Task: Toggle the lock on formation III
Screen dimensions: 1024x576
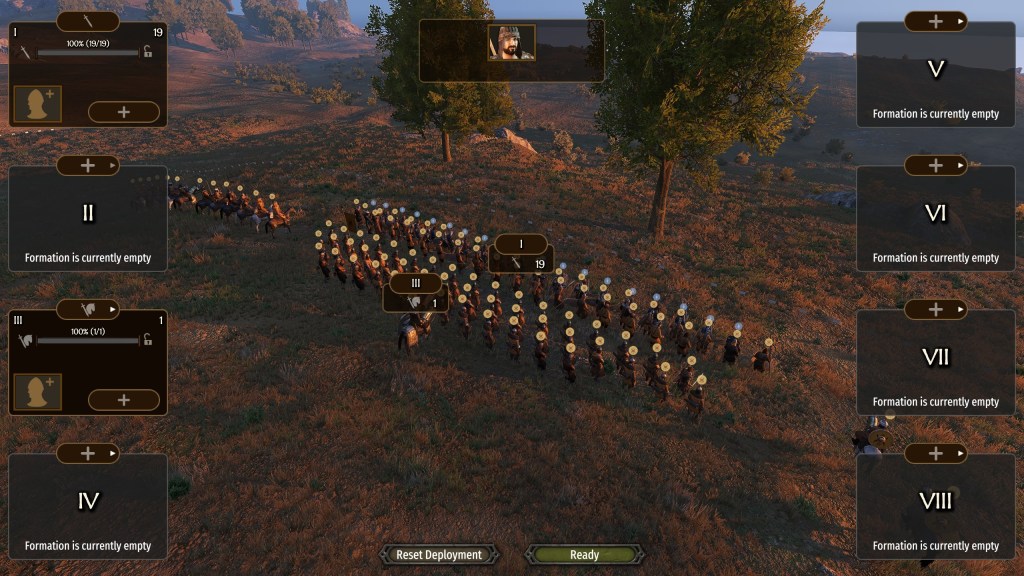Action: 148,340
